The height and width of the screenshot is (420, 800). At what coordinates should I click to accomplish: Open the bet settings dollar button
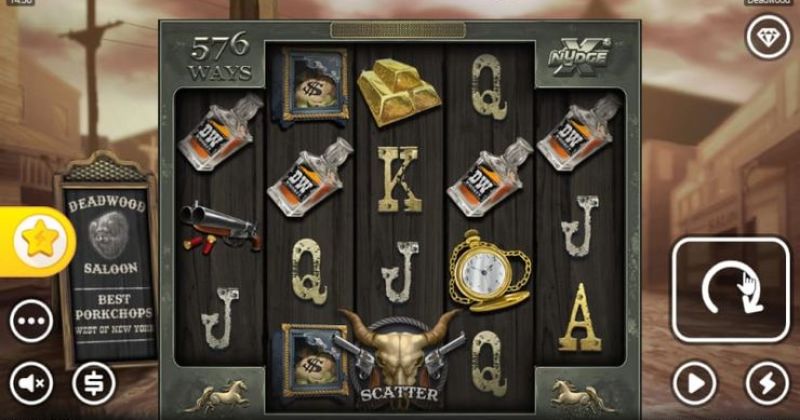click(x=94, y=382)
